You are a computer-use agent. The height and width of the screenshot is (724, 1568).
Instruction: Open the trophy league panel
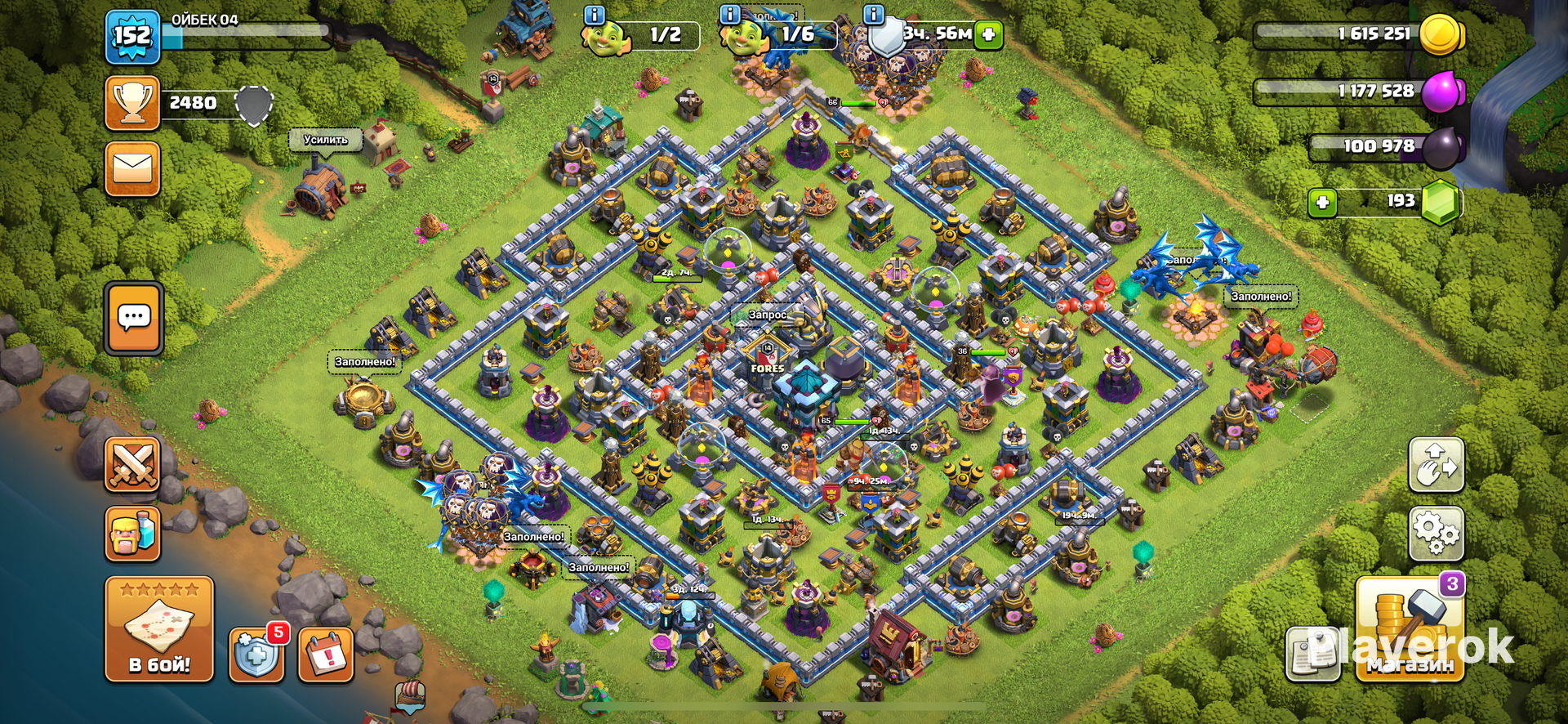[132, 104]
